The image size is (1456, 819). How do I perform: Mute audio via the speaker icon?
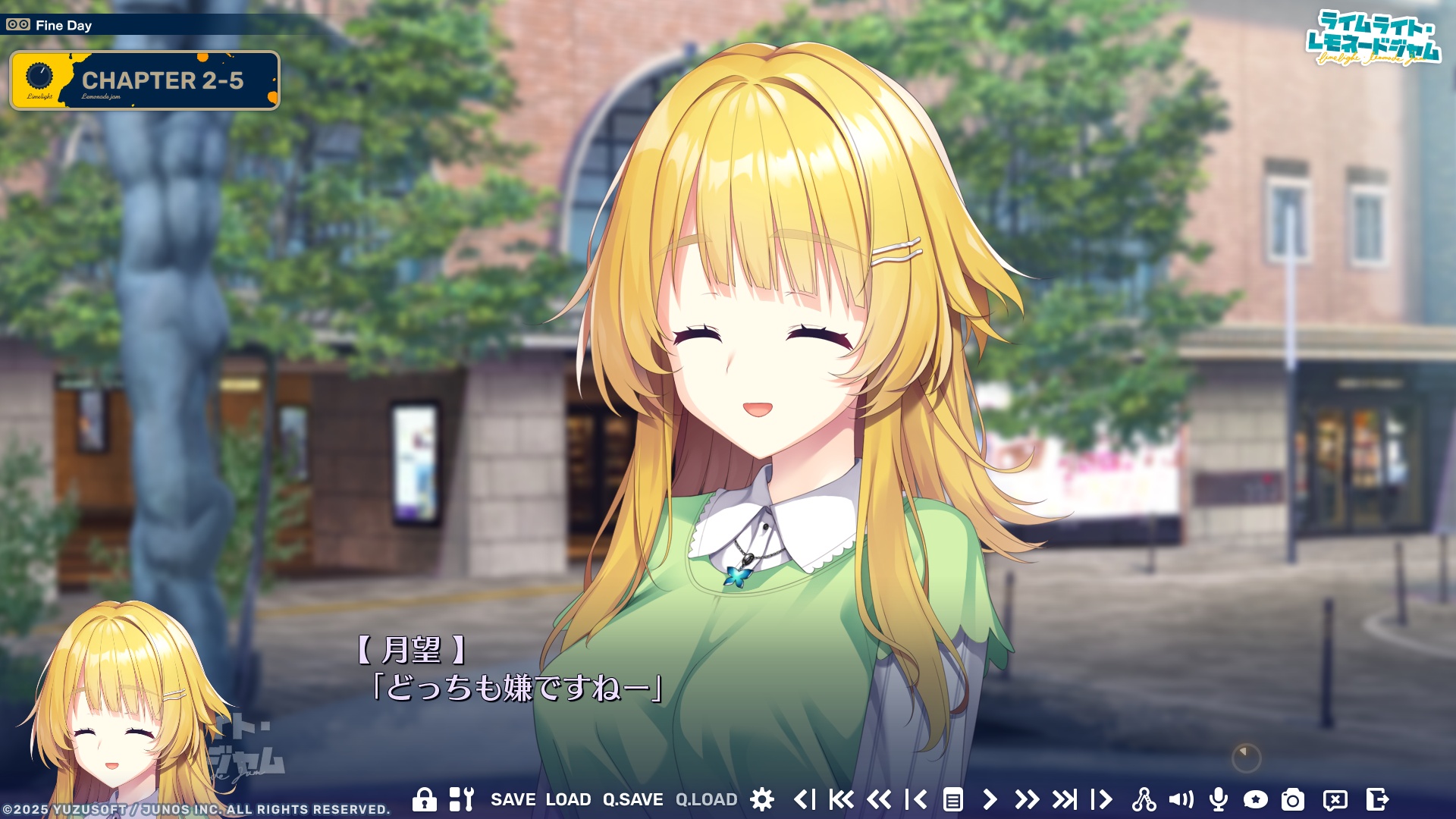pyautogui.click(x=1183, y=799)
